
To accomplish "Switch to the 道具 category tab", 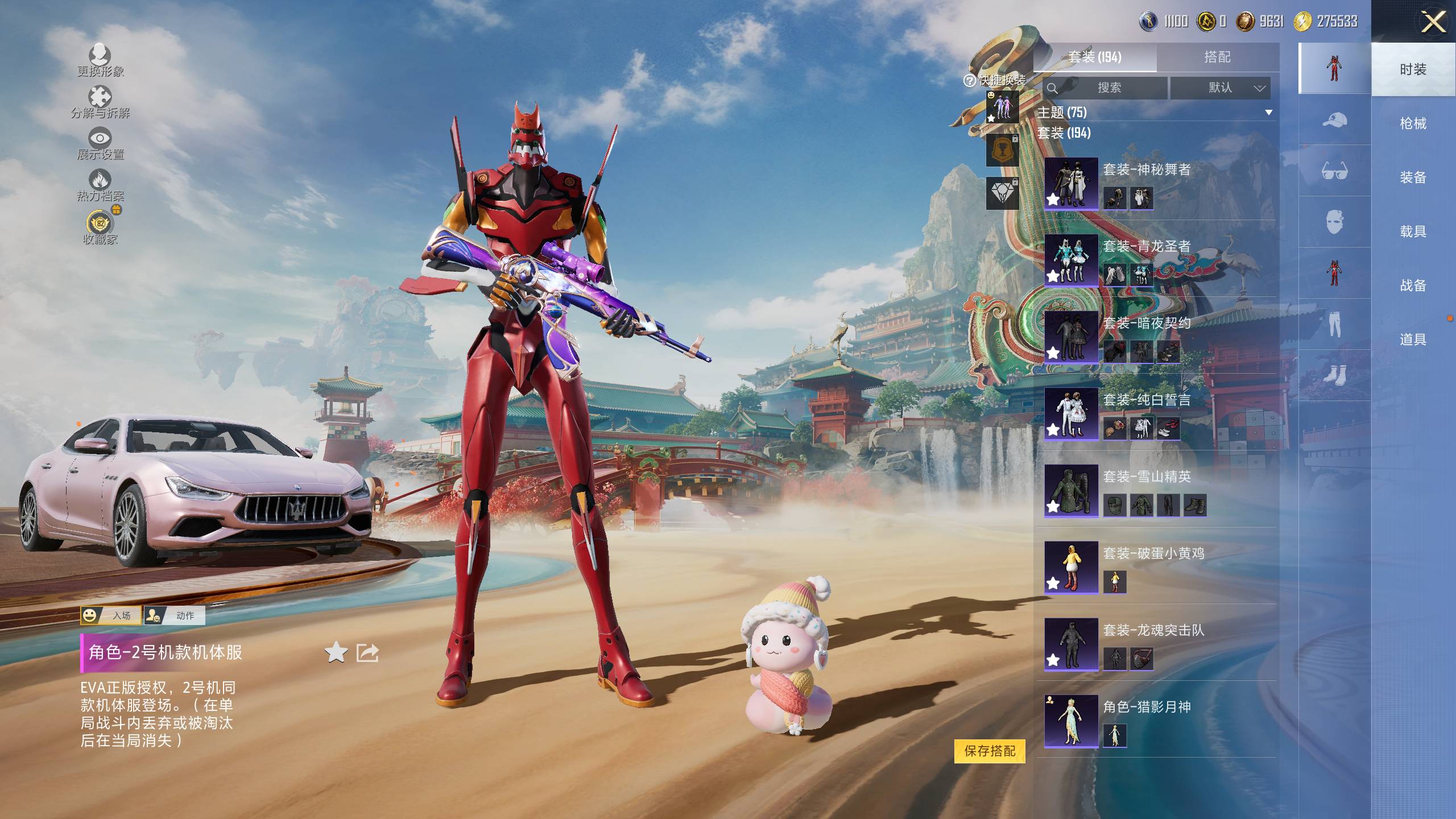I will 1413,340.
